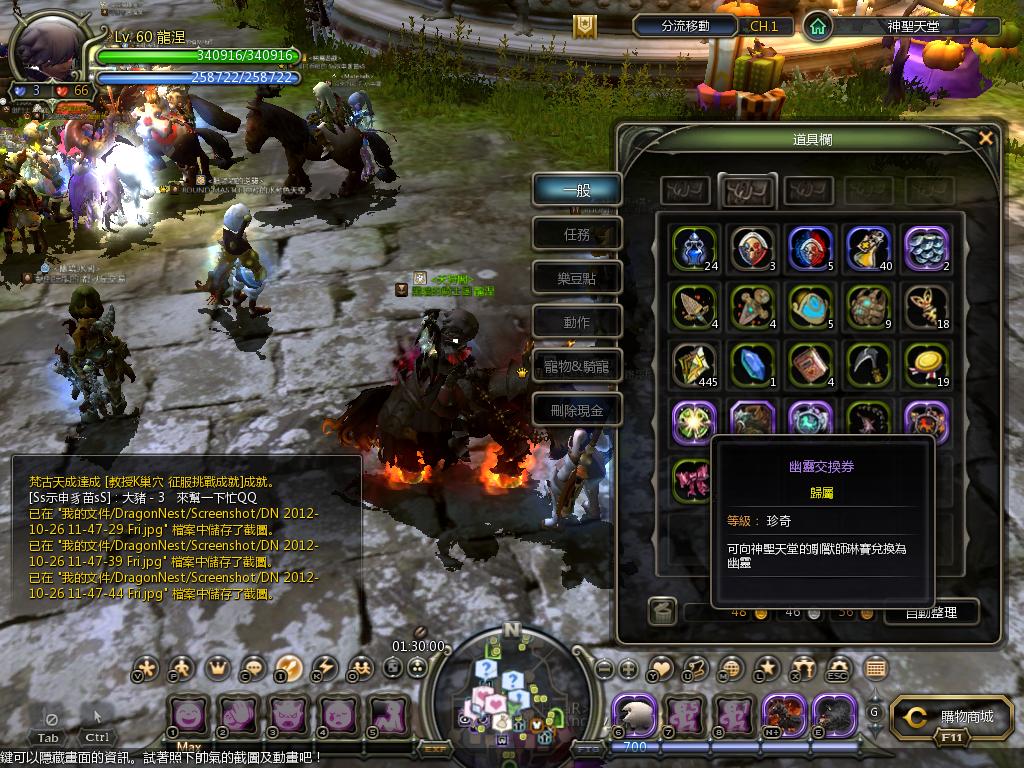The width and height of the screenshot is (1024, 768).
Task: Click the 刪除現金 button
Action: point(577,410)
